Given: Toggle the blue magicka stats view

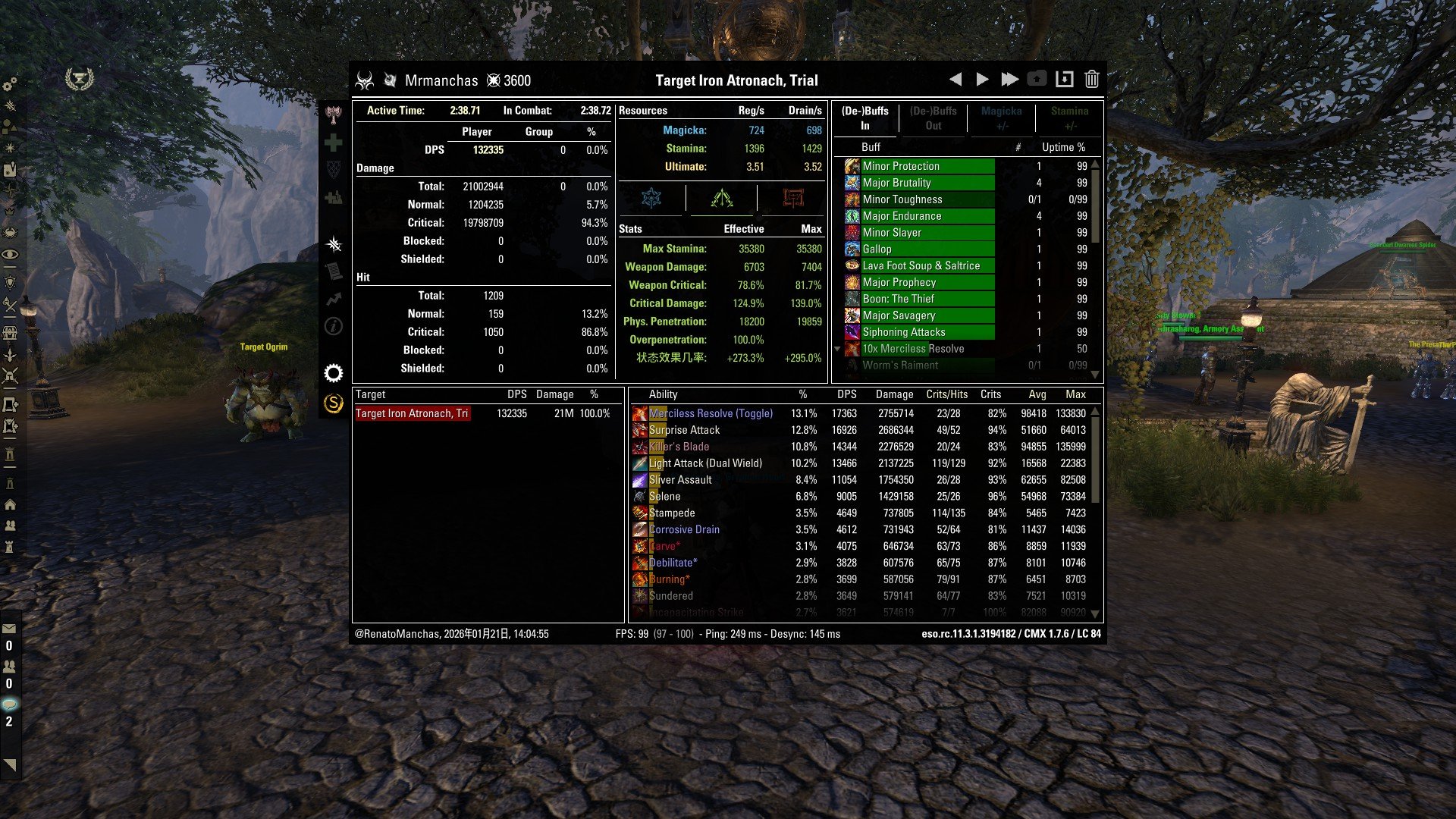Looking at the screenshot, I should (x=653, y=199).
